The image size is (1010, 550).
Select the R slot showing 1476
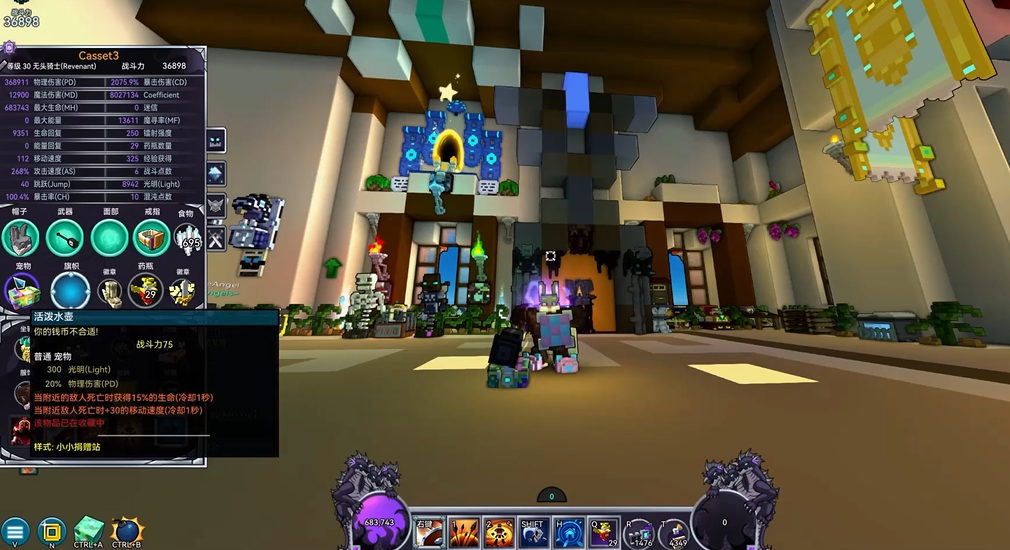coord(639,533)
